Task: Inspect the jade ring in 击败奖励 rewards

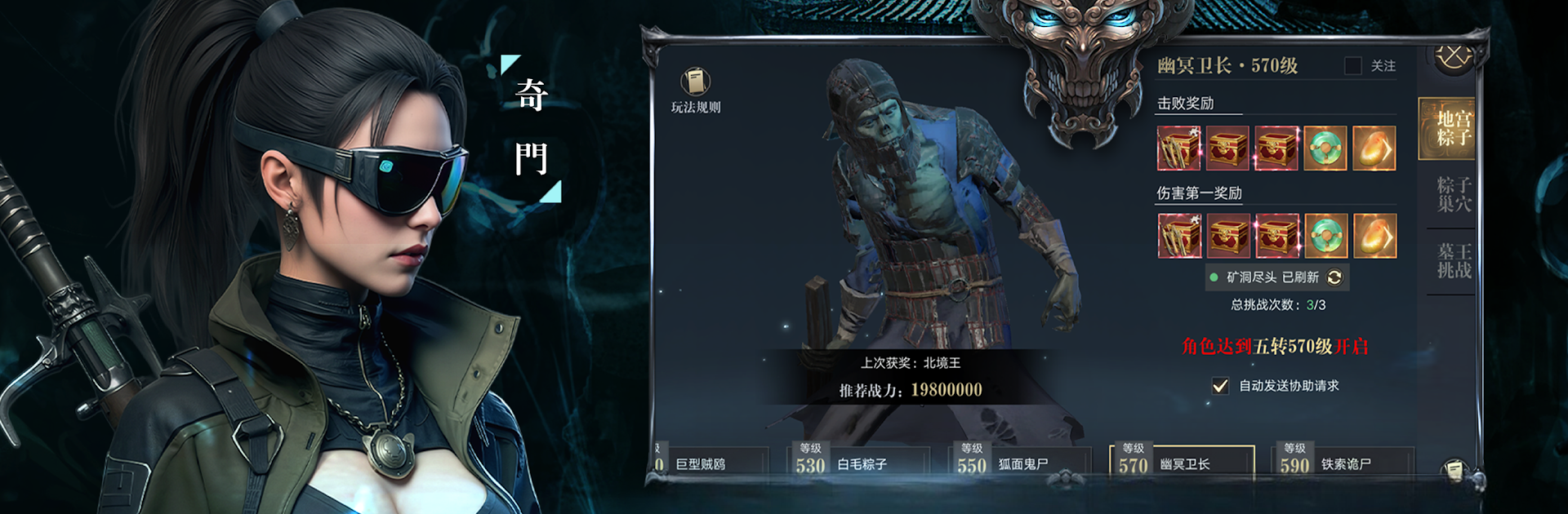Action: (x=1325, y=148)
